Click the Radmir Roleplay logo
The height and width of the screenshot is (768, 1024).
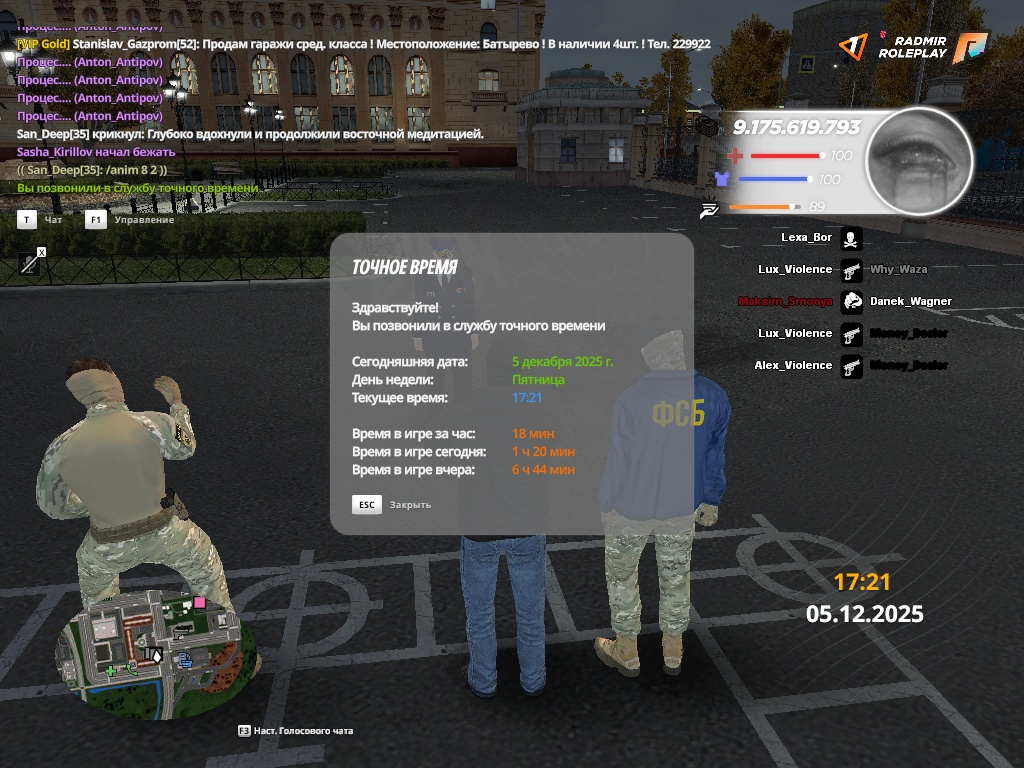point(912,47)
